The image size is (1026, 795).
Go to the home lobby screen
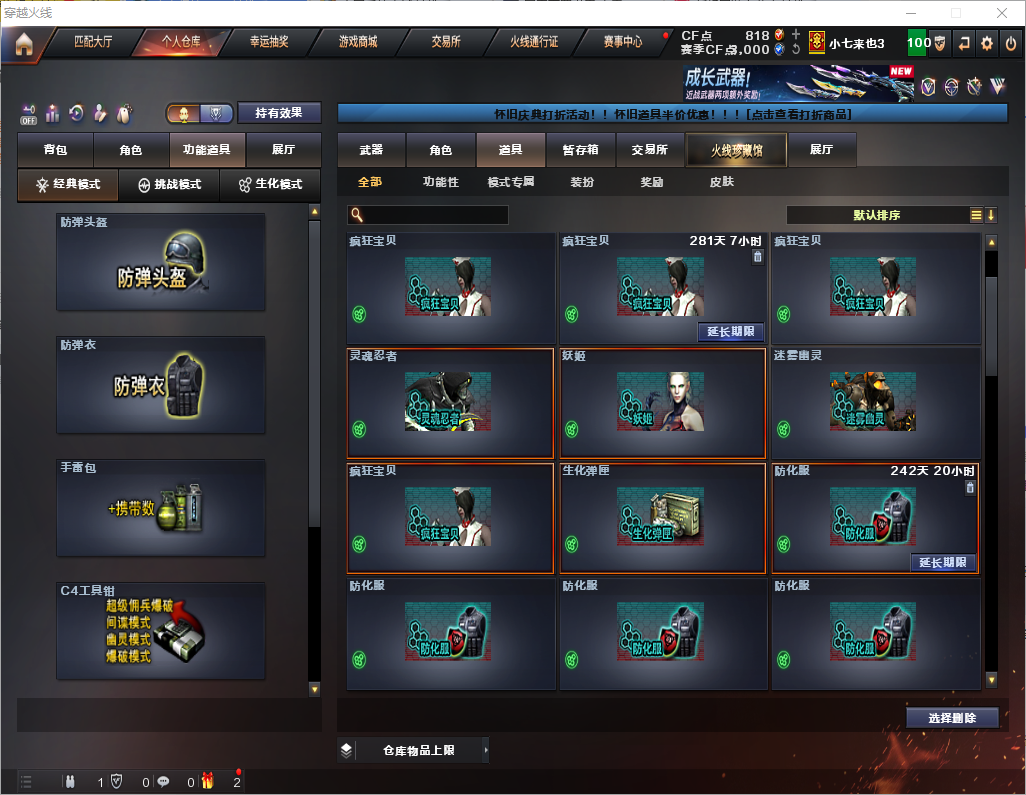click(x=23, y=43)
